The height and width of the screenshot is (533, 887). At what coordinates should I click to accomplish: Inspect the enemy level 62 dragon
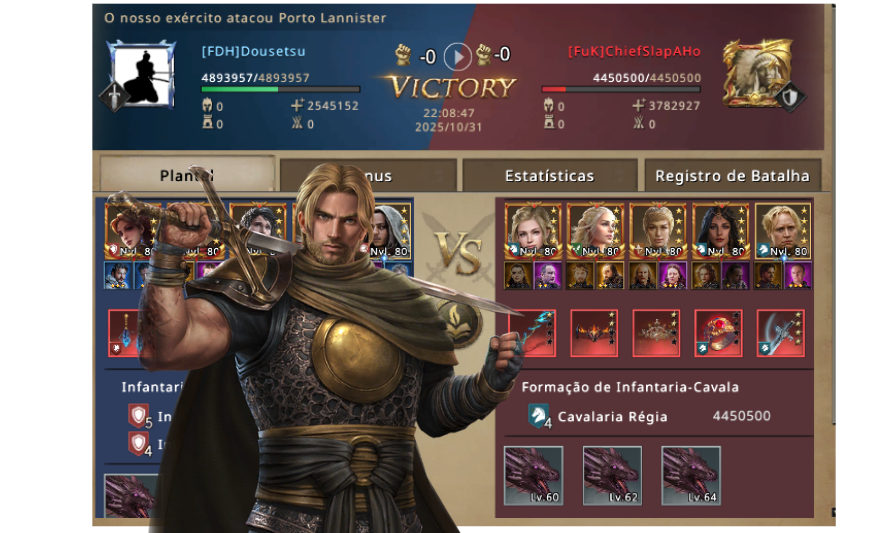612,475
